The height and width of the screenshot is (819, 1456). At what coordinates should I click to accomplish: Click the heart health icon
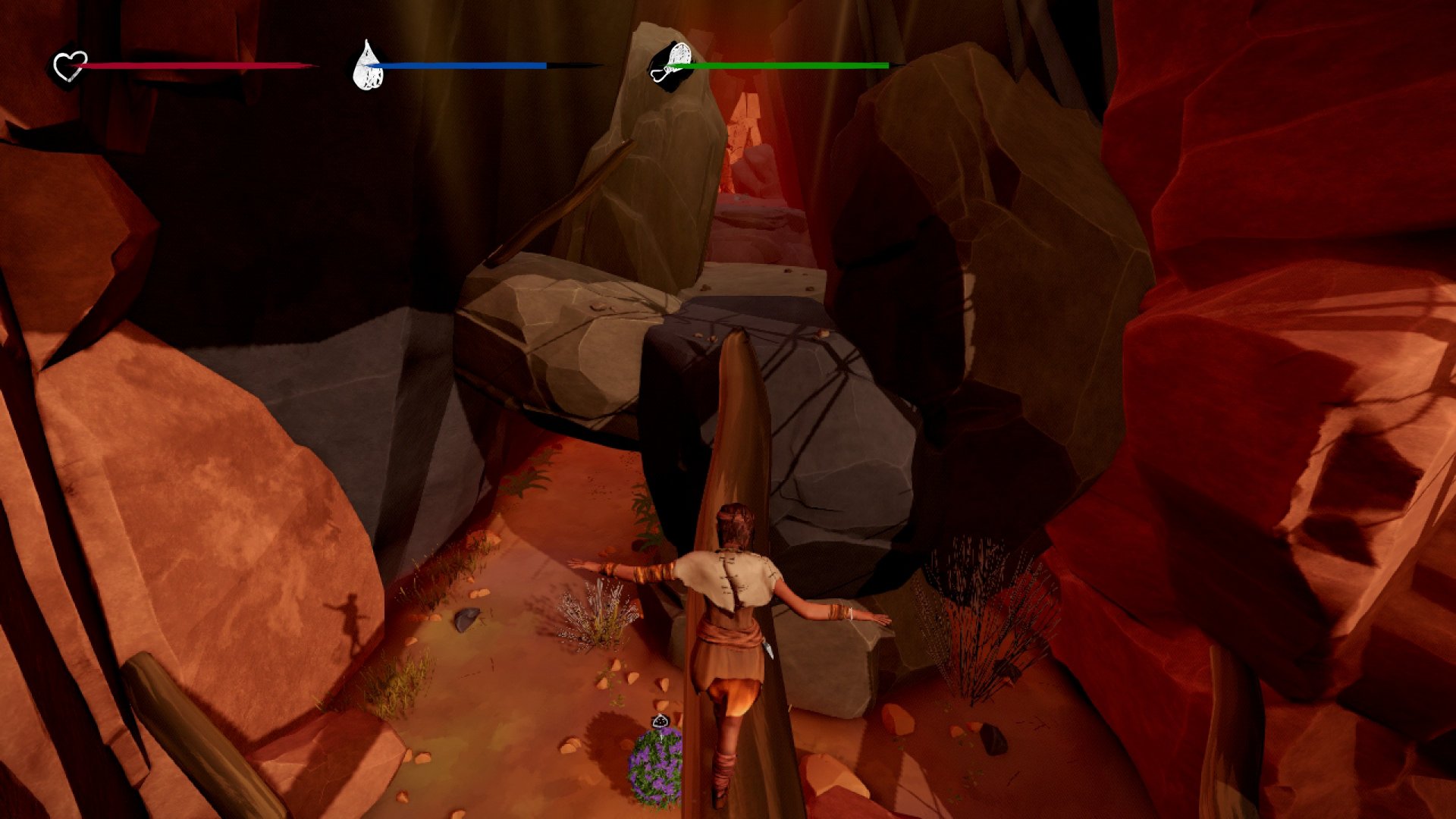click(70, 66)
